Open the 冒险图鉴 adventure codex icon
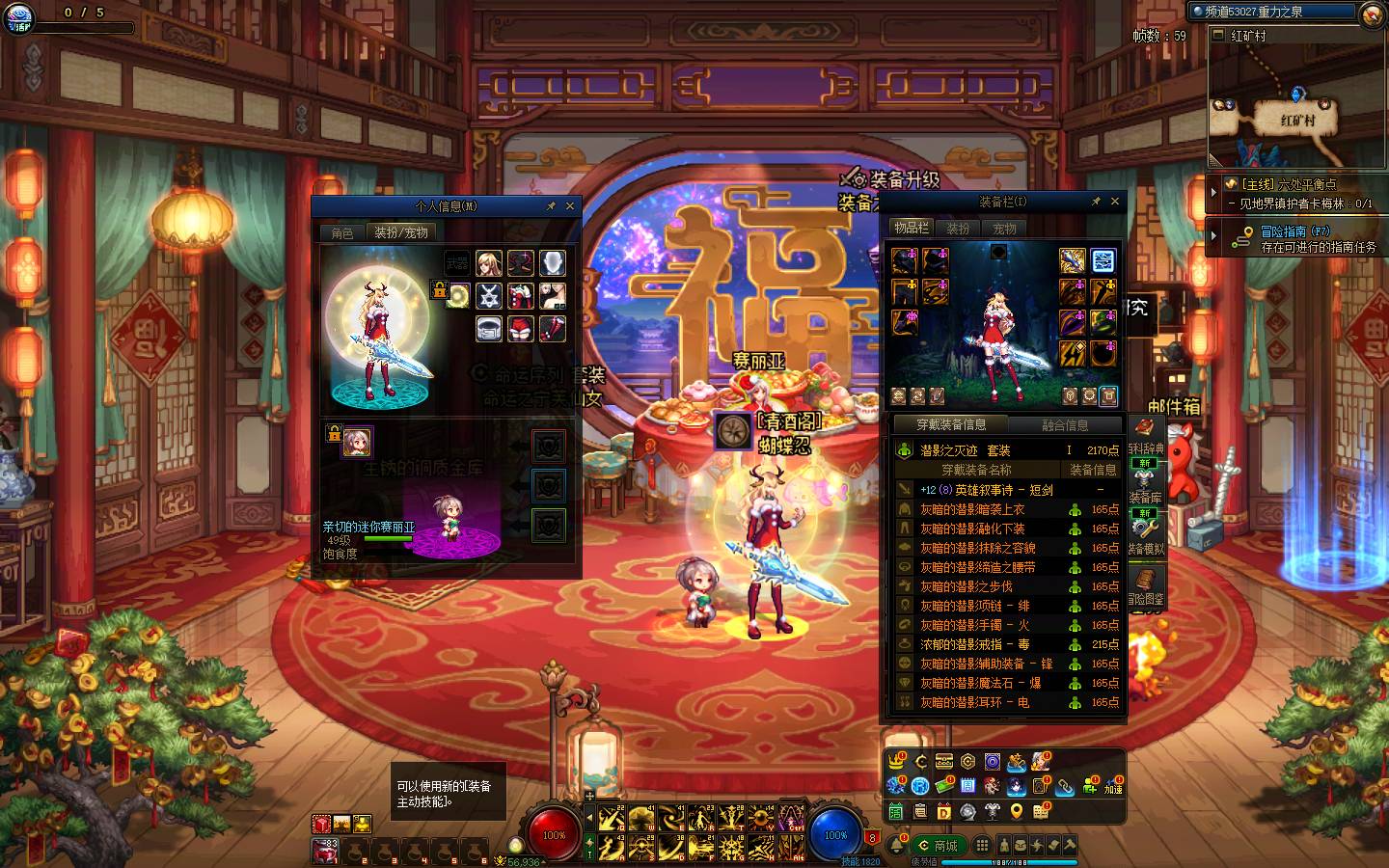1389x868 pixels. 1145,585
